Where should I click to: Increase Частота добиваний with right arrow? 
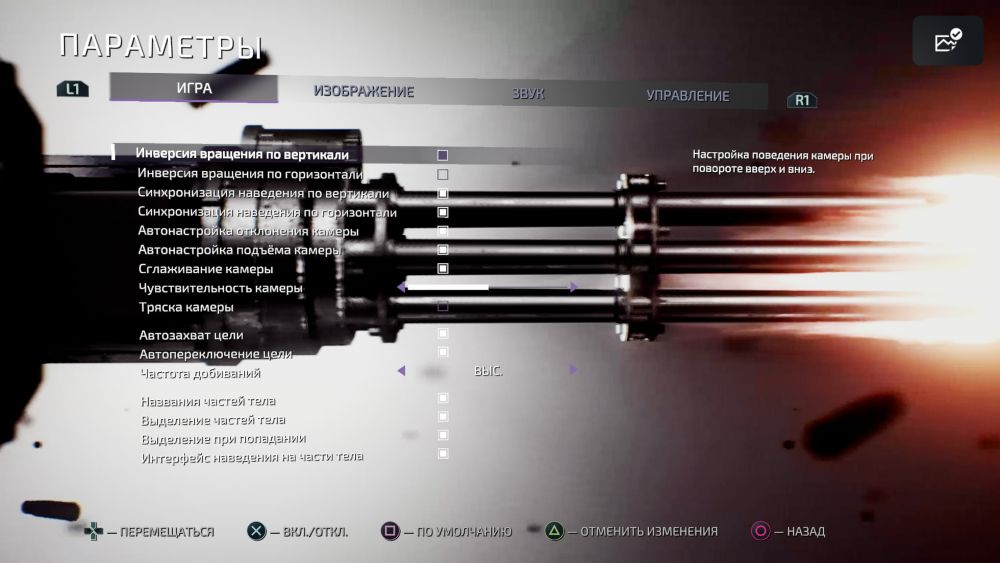pos(574,370)
